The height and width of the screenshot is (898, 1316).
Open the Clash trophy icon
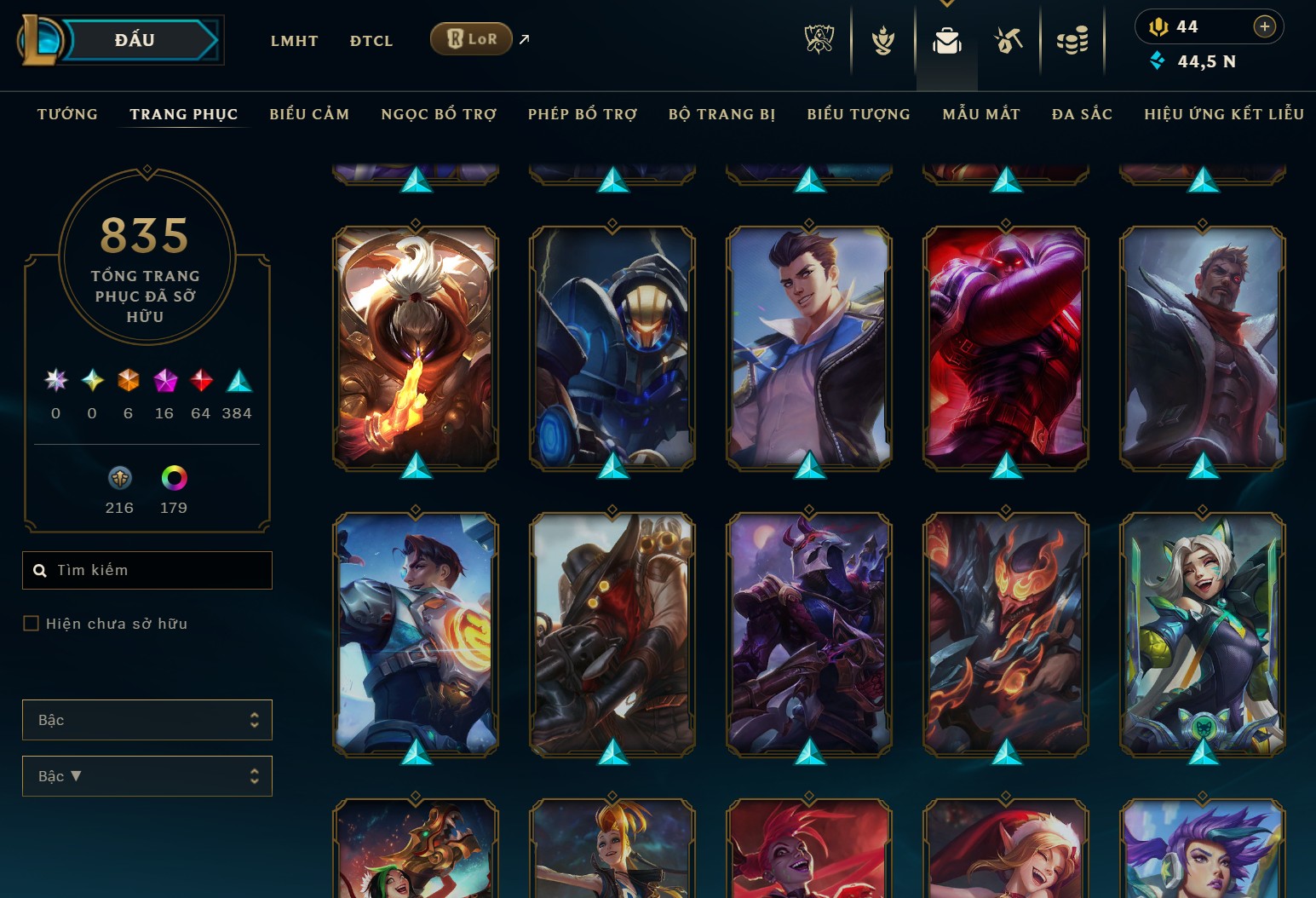[882, 38]
